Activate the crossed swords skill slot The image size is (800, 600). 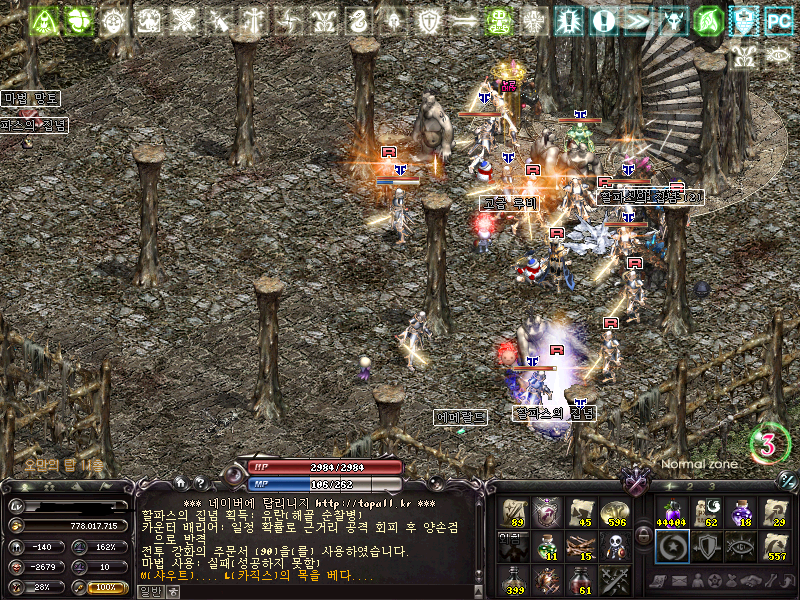[x=616, y=579]
